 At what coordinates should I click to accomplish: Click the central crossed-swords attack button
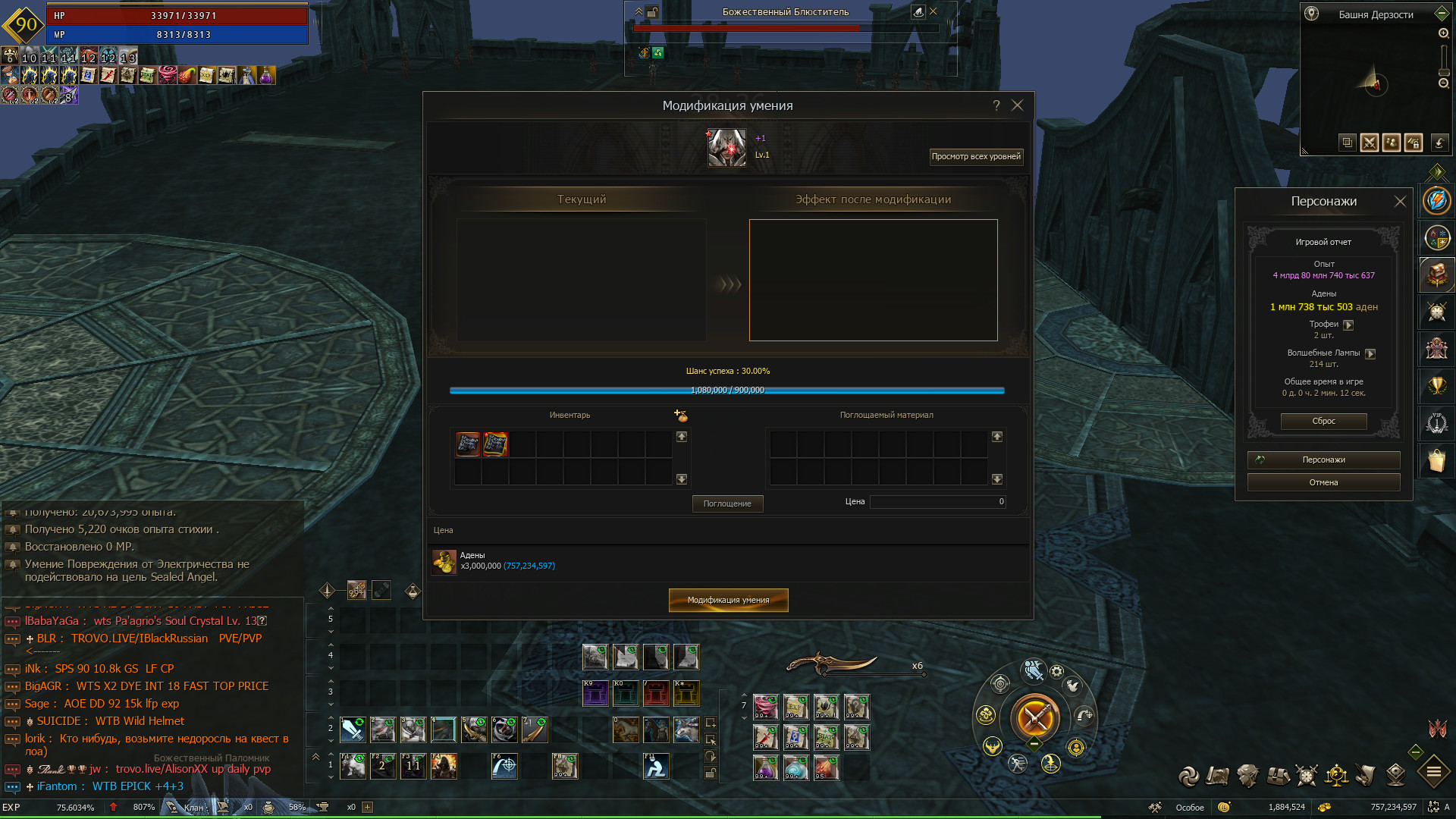click(x=1035, y=717)
